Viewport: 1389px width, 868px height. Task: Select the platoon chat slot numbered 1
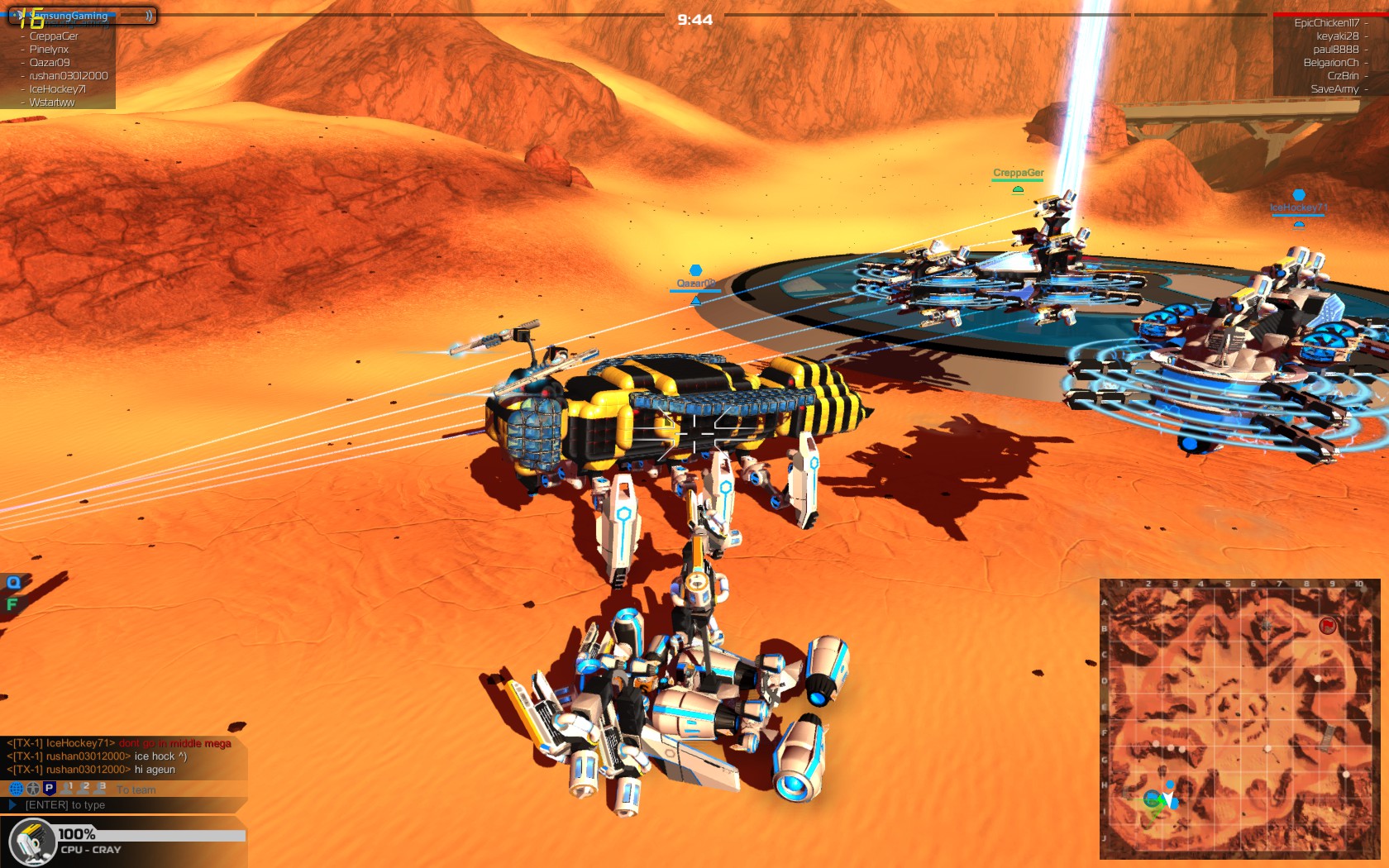[x=67, y=789]
